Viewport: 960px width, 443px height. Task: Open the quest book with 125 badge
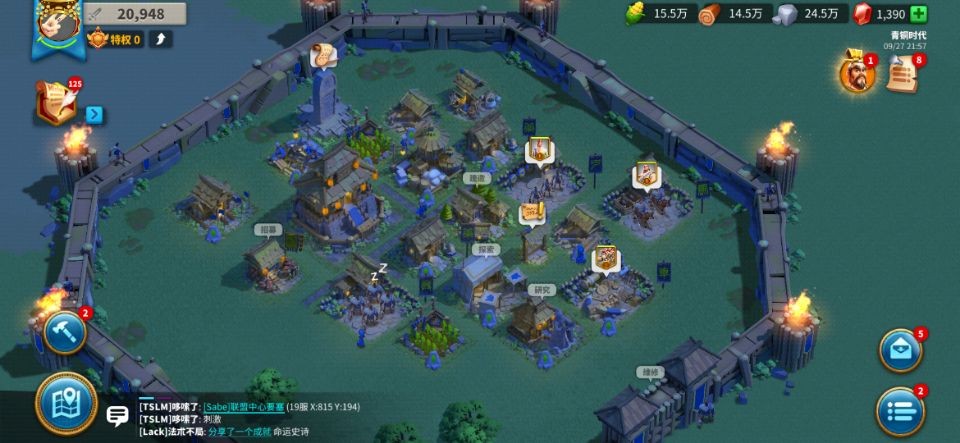coord(56,103)
